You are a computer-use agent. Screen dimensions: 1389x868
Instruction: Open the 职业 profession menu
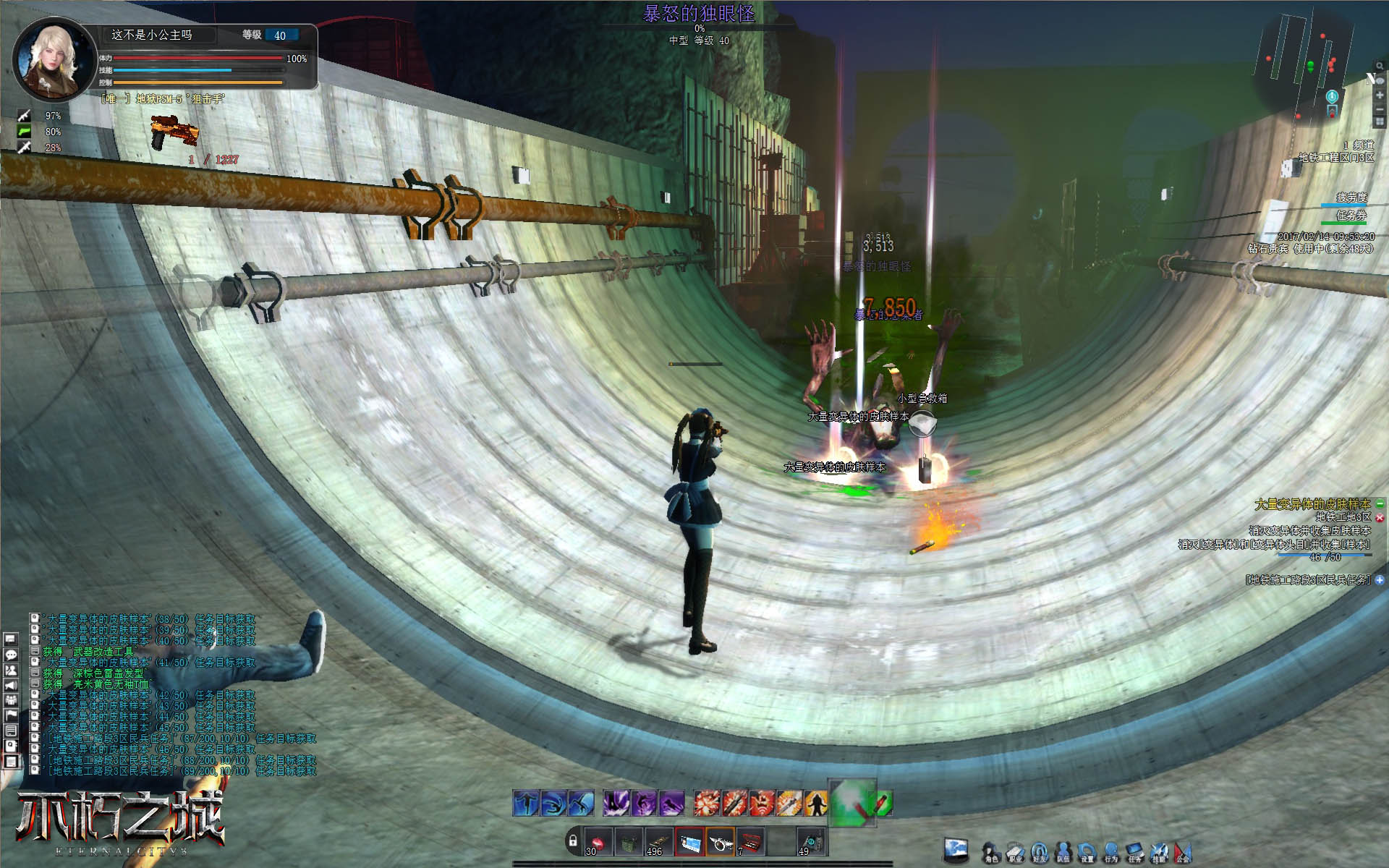[1015, 852]
